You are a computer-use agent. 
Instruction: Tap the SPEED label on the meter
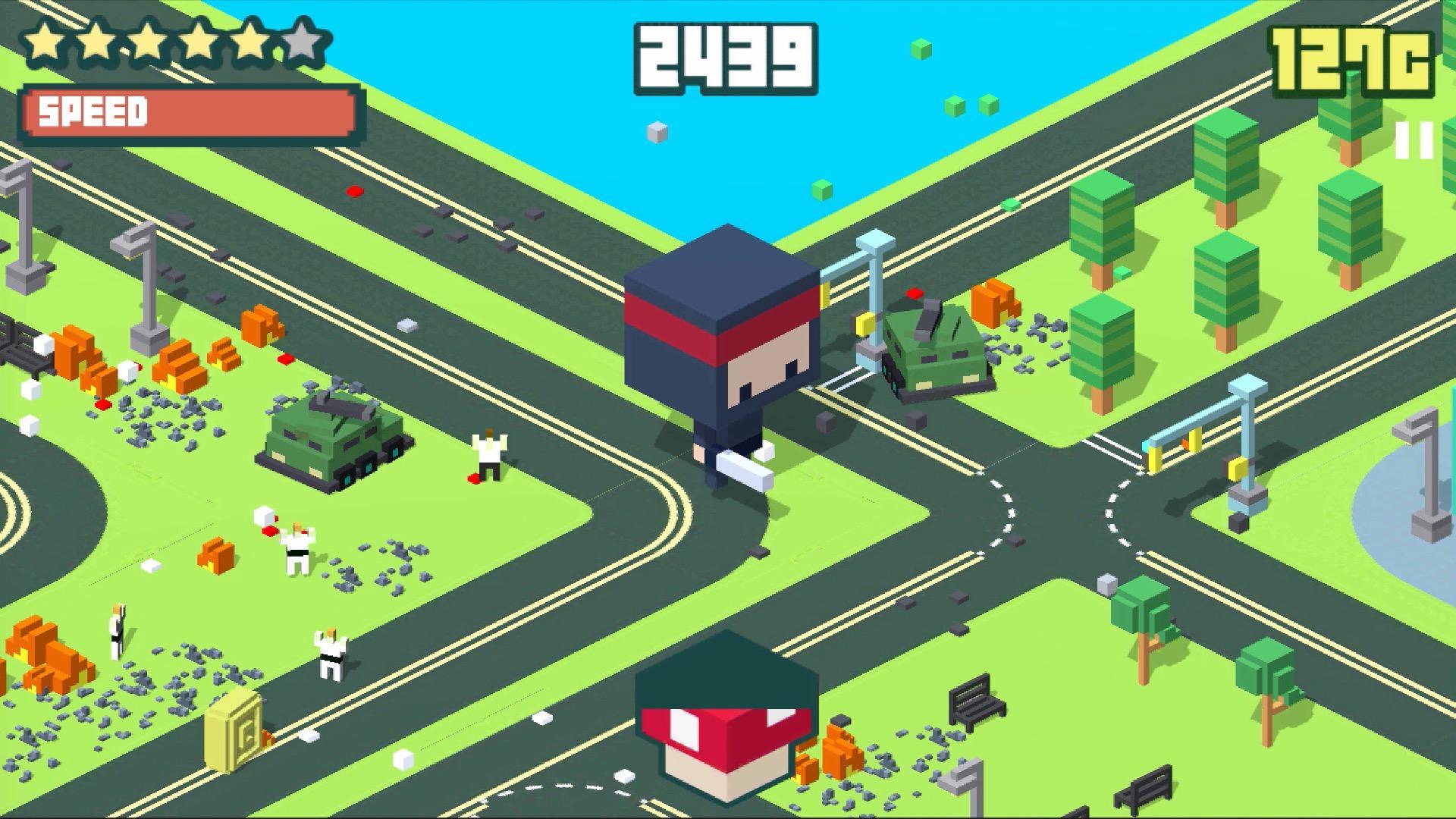91,112
